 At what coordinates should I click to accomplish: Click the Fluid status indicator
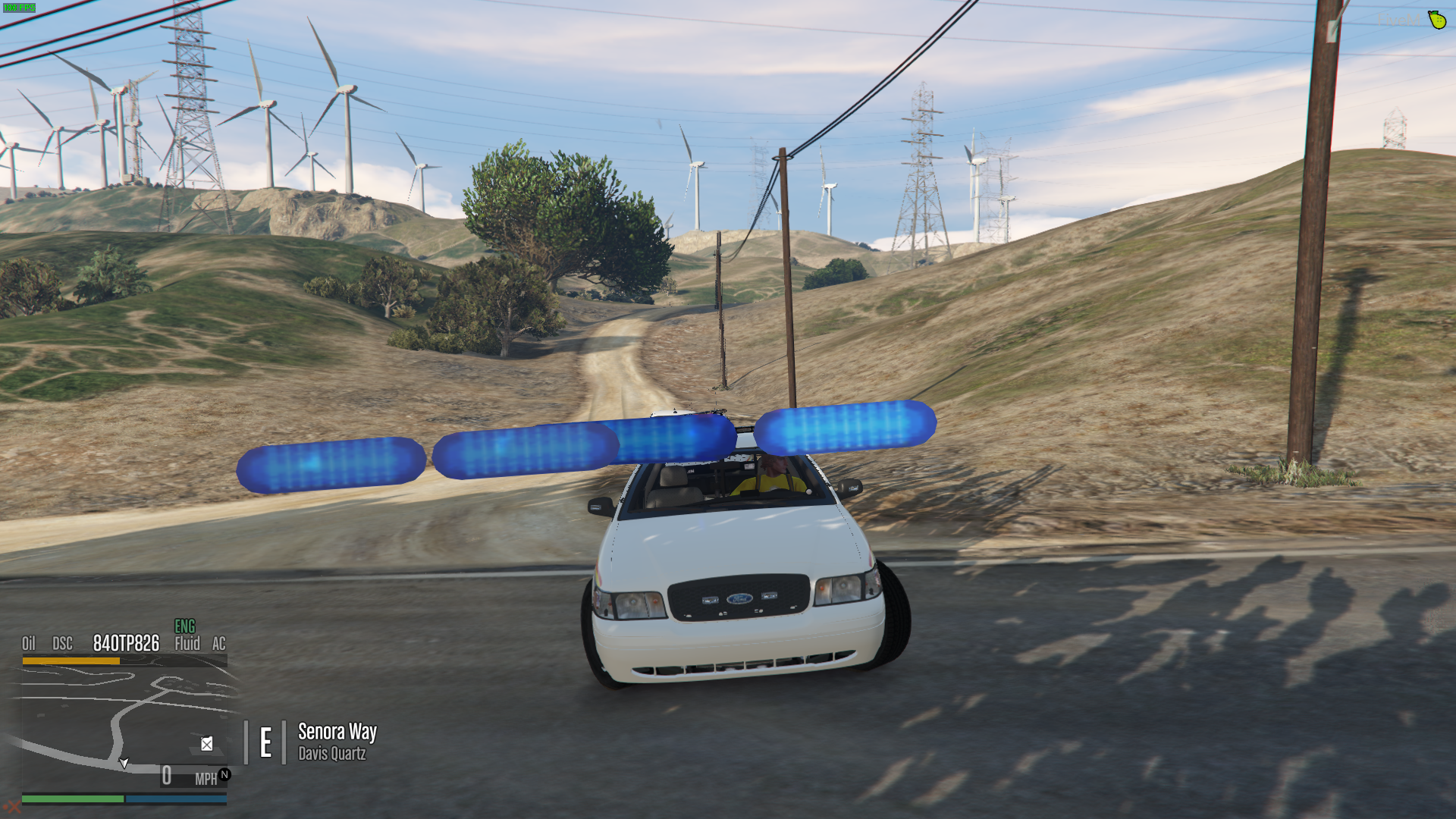tap(187, 644)
